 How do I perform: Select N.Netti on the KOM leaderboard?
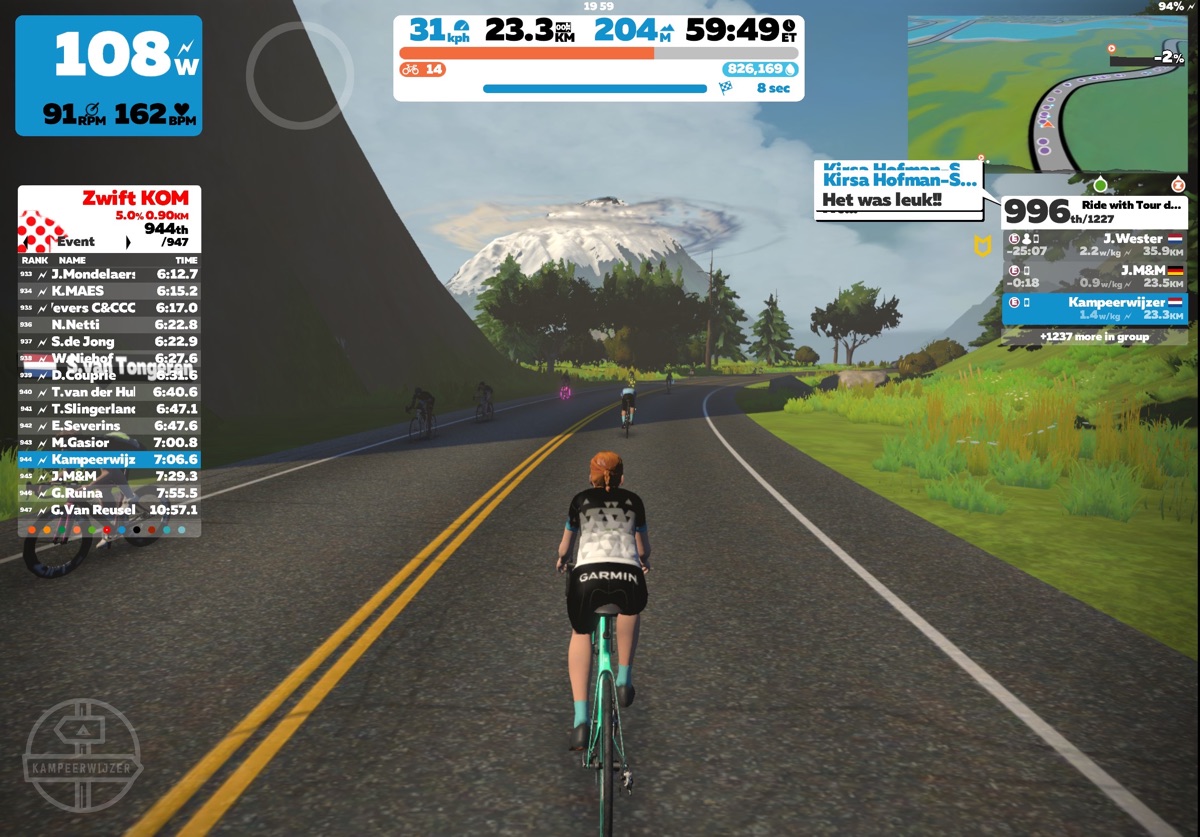coord(109,325)
